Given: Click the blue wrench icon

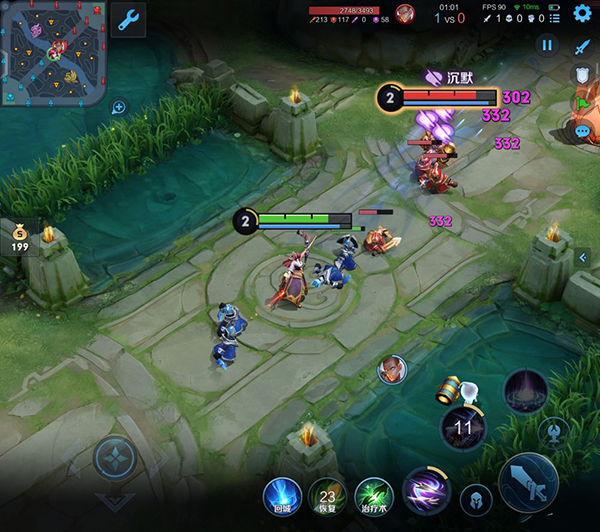Looking at the screenshot, I should 128,18.
